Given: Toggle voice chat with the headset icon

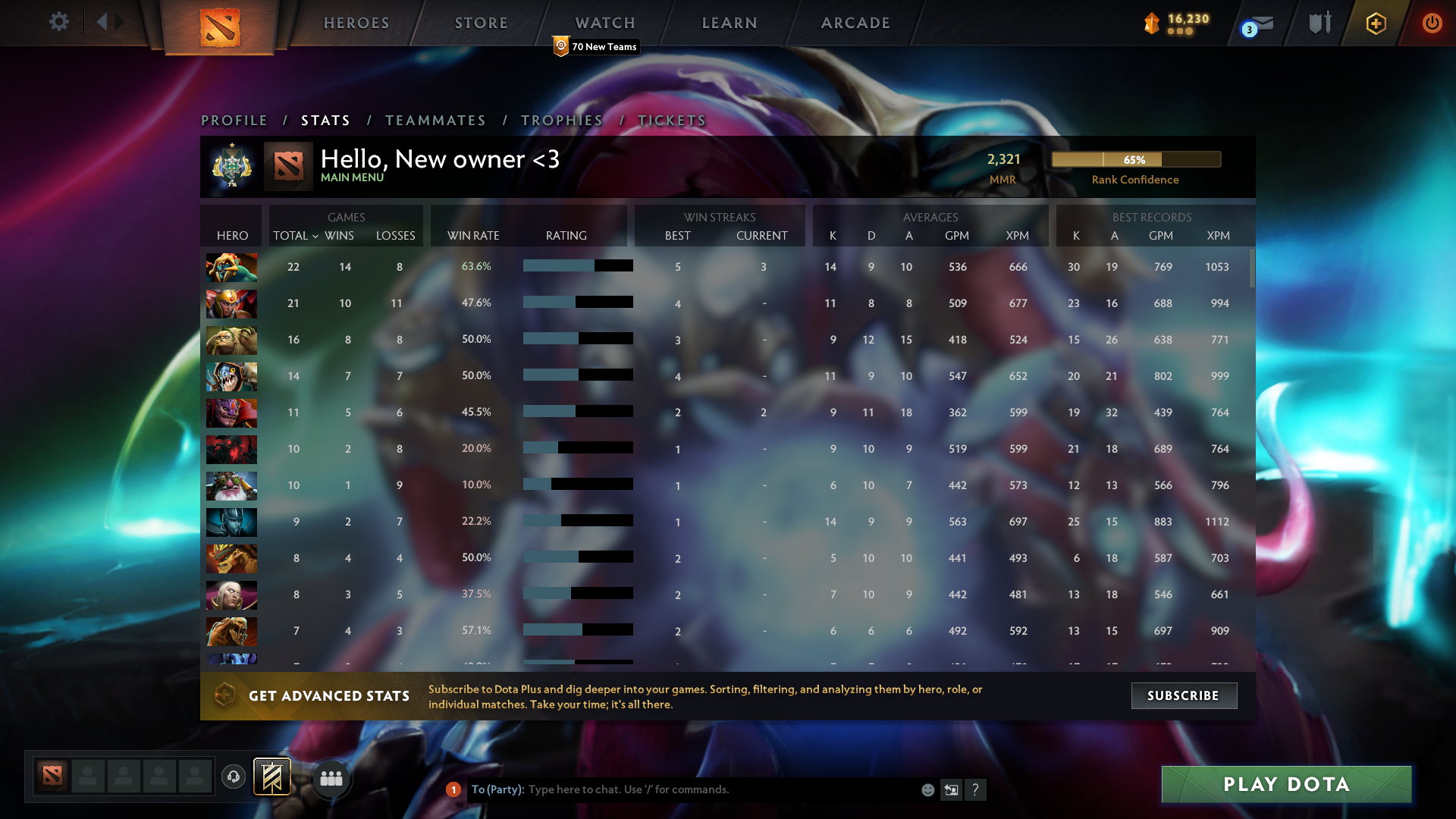Looking at the screenshot, I should pyautogui.click(x=233, y=777).
